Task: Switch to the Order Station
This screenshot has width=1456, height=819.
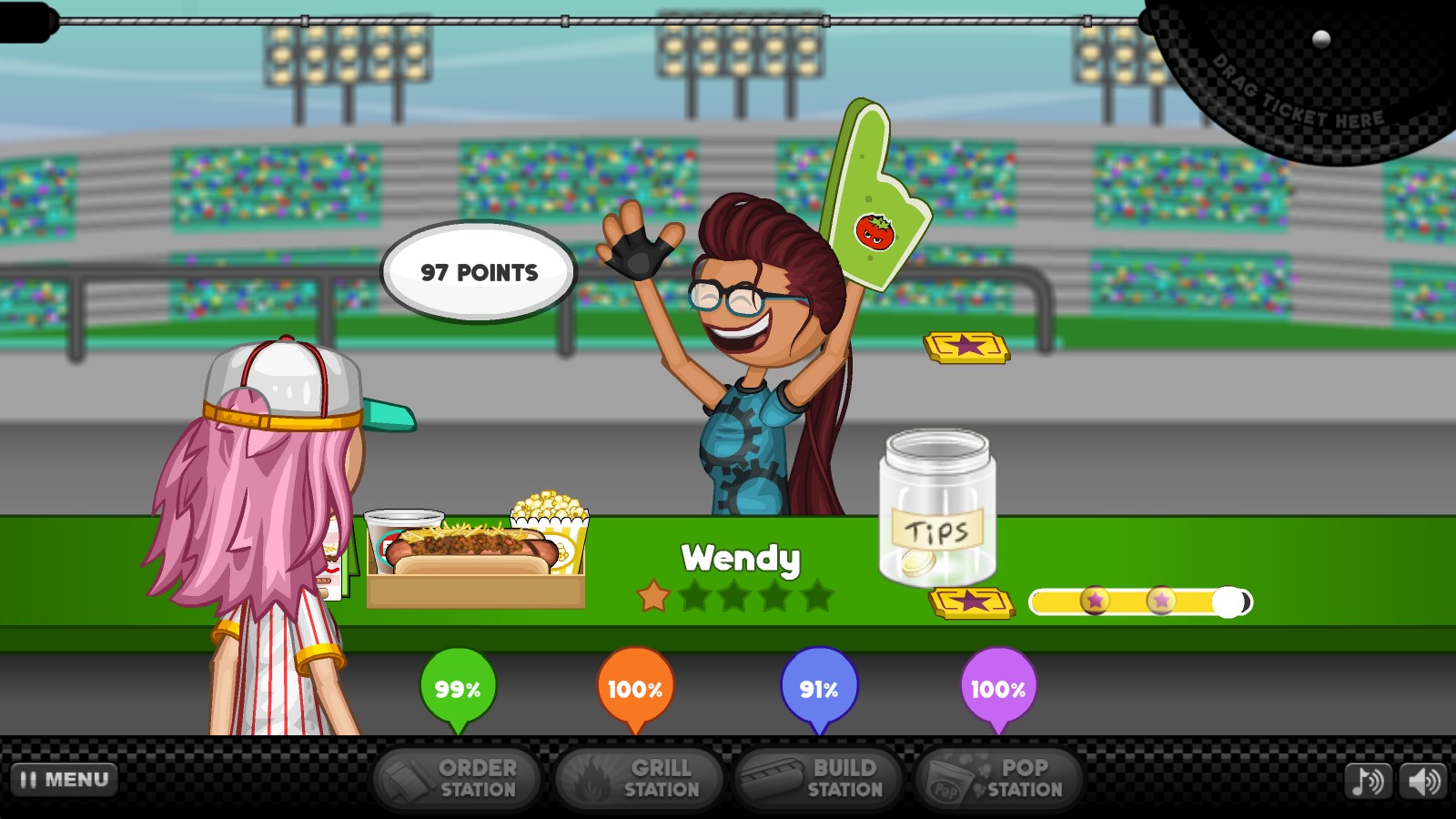Action: click(456, 779)
